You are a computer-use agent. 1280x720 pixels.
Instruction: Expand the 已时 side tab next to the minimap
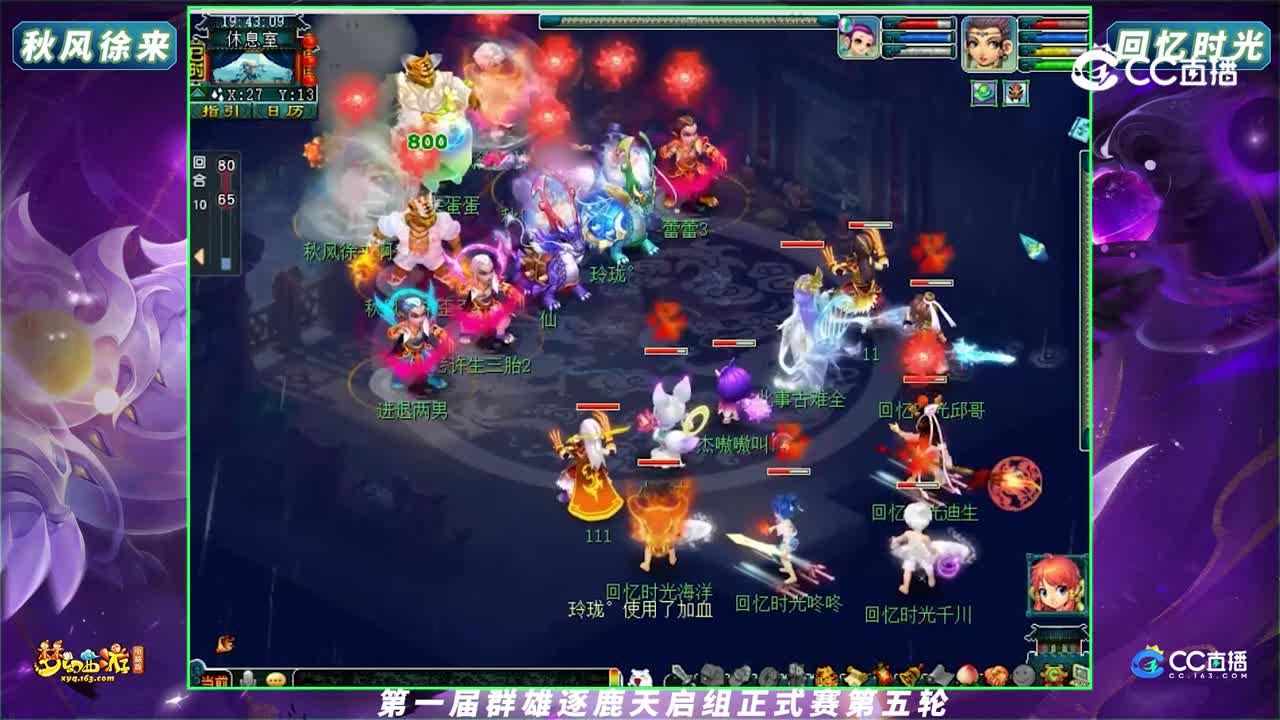pos(196,62)
